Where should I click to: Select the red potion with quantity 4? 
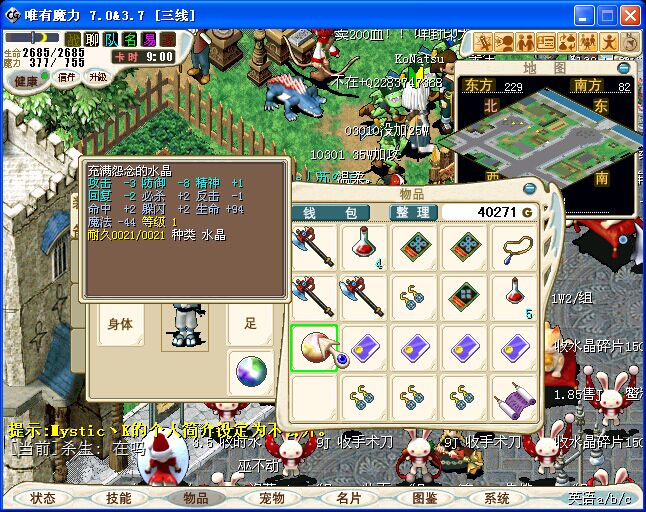(x=364, y=247)
